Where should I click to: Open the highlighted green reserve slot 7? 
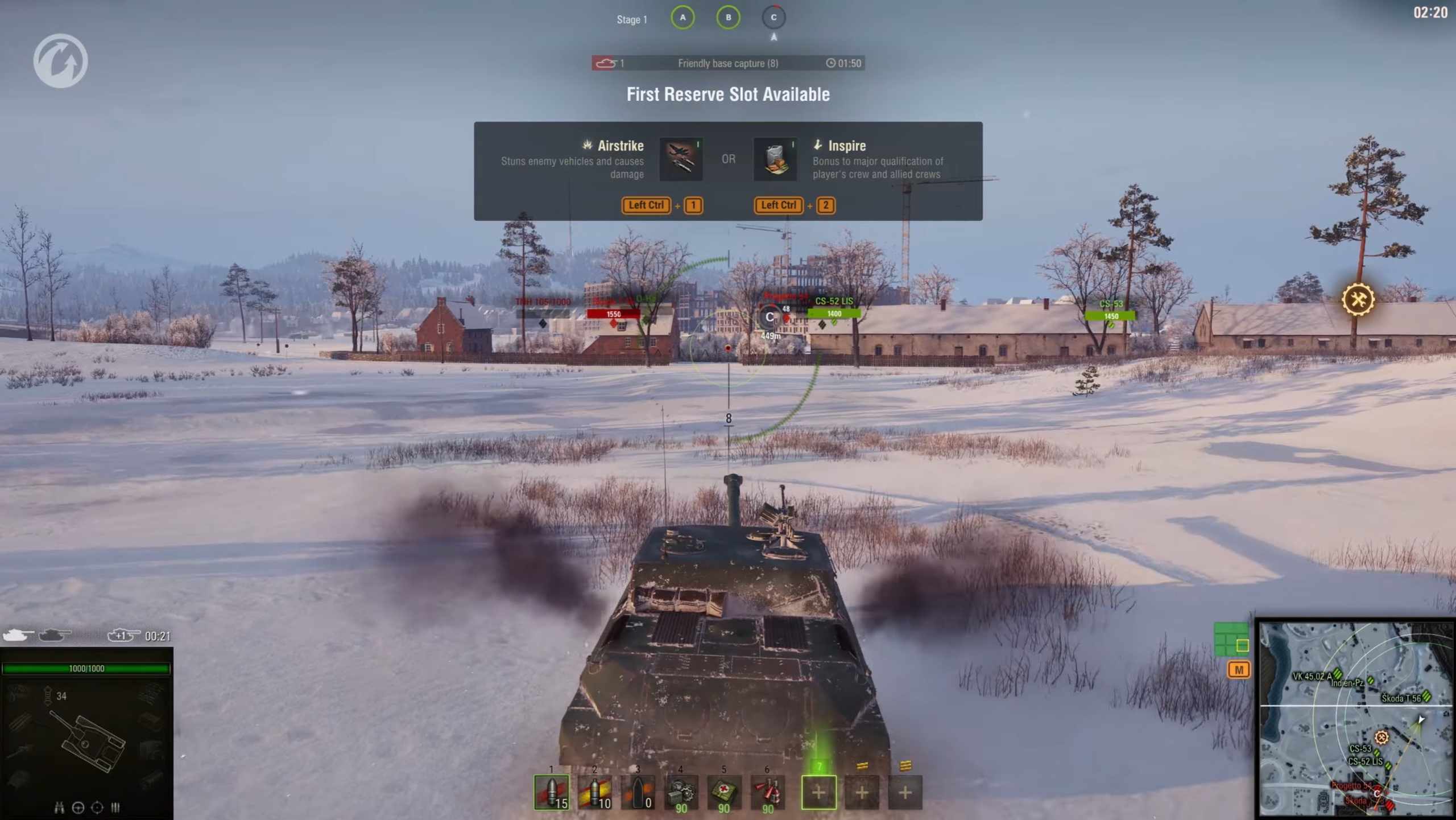(818, 792)
